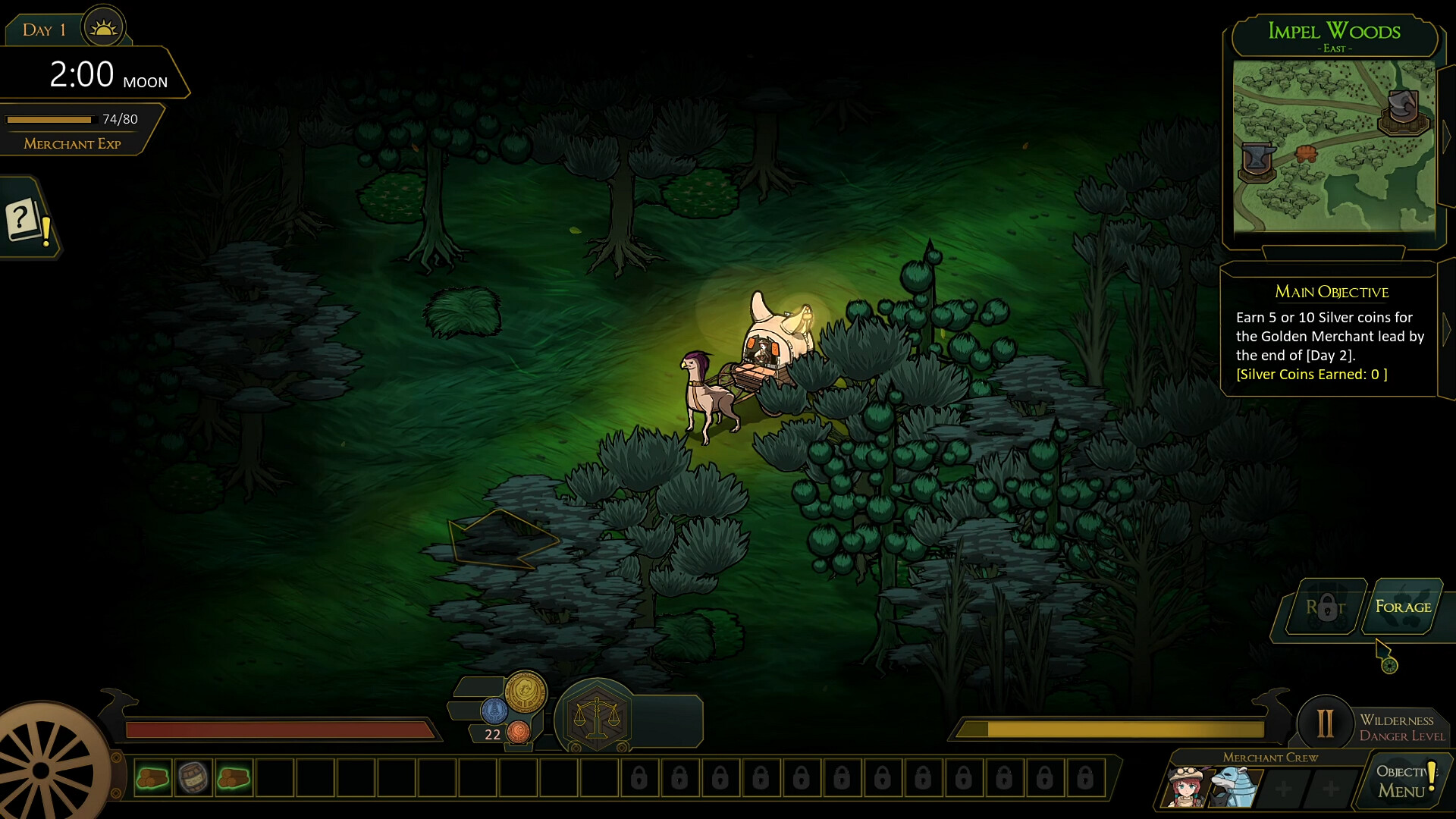Open the golden scales trade icon

[597, 717]
